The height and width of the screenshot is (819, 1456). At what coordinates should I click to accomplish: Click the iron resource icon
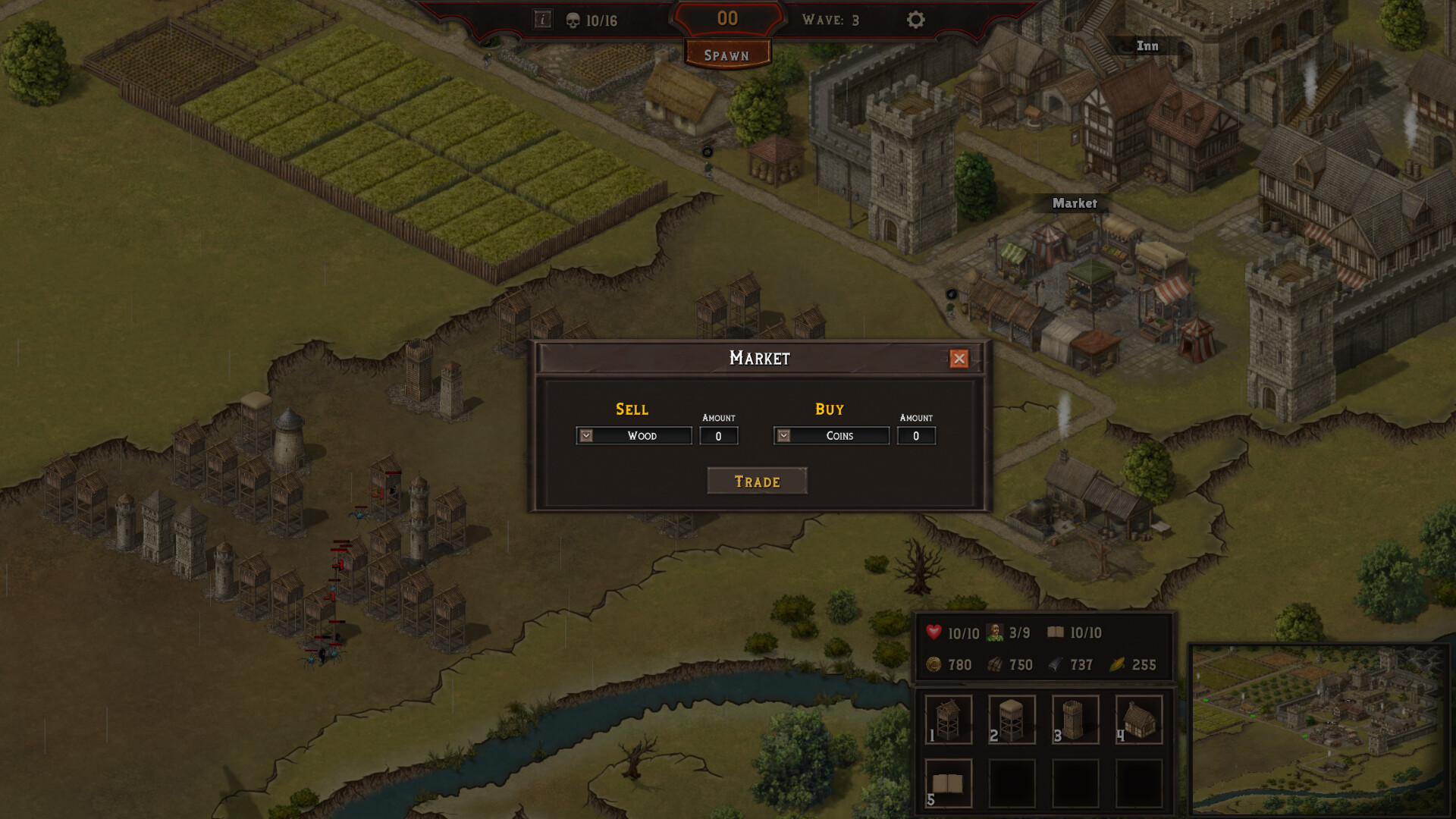[x=1056, y=665]
